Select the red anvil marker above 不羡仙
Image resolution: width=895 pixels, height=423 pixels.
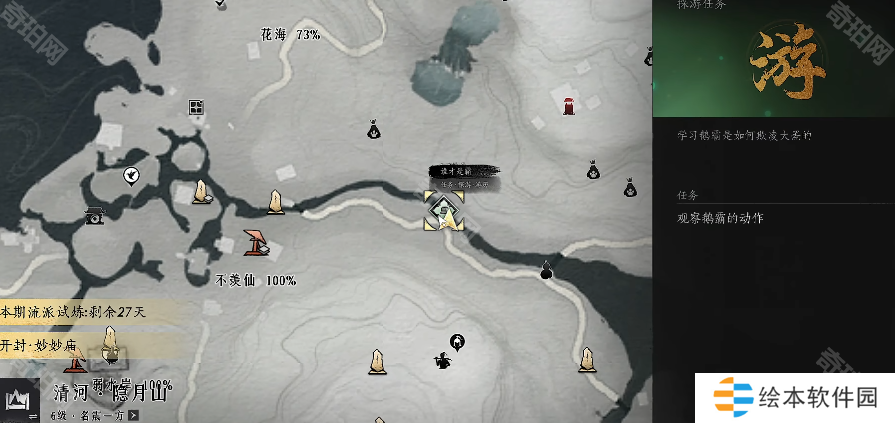pyautogui.click(x=257, y=241)
